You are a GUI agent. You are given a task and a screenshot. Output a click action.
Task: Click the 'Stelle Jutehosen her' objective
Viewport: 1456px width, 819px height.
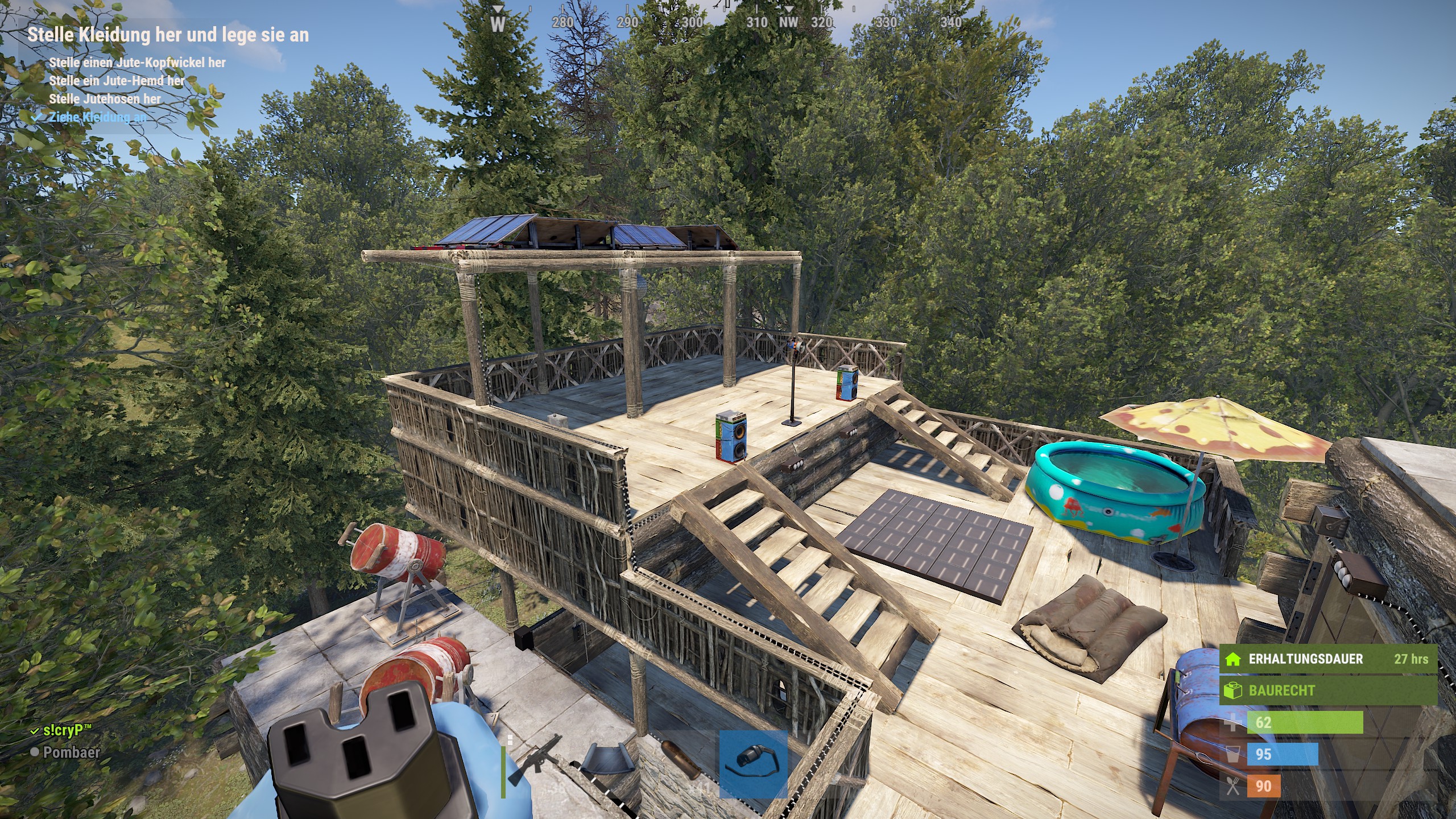click(105, 99)
